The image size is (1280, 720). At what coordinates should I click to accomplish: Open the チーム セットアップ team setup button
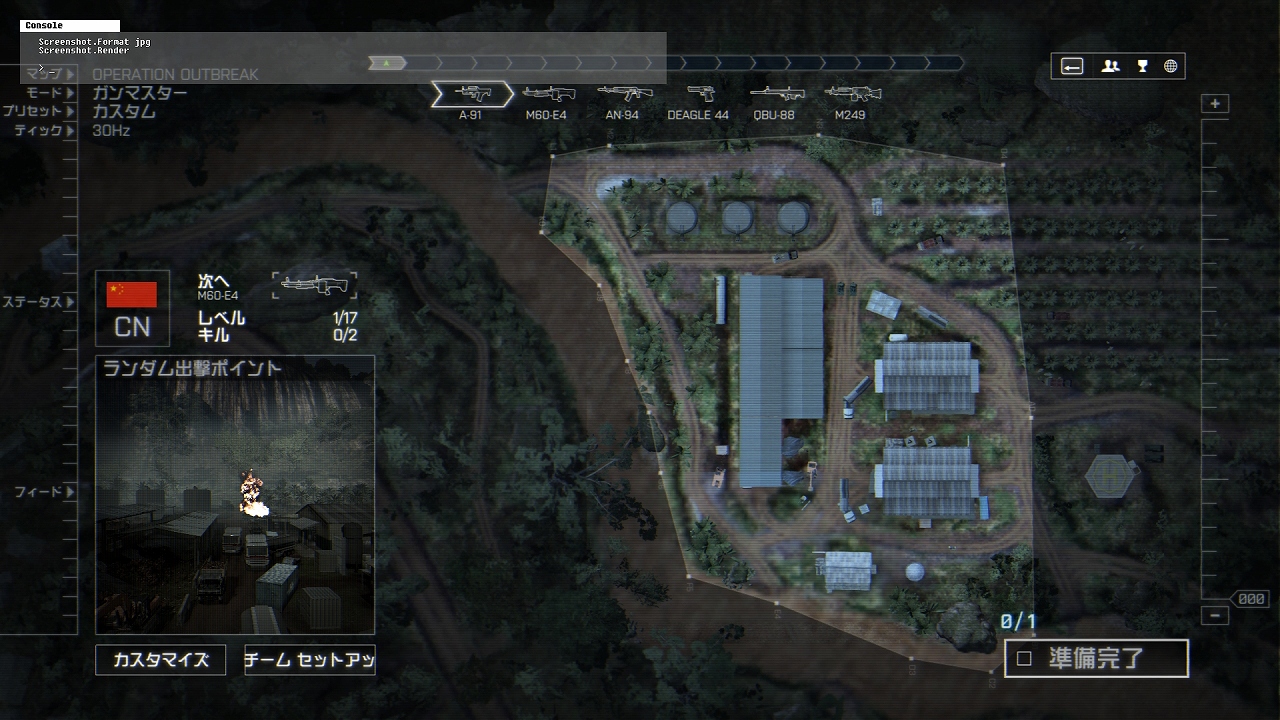[x=309, y=660]
